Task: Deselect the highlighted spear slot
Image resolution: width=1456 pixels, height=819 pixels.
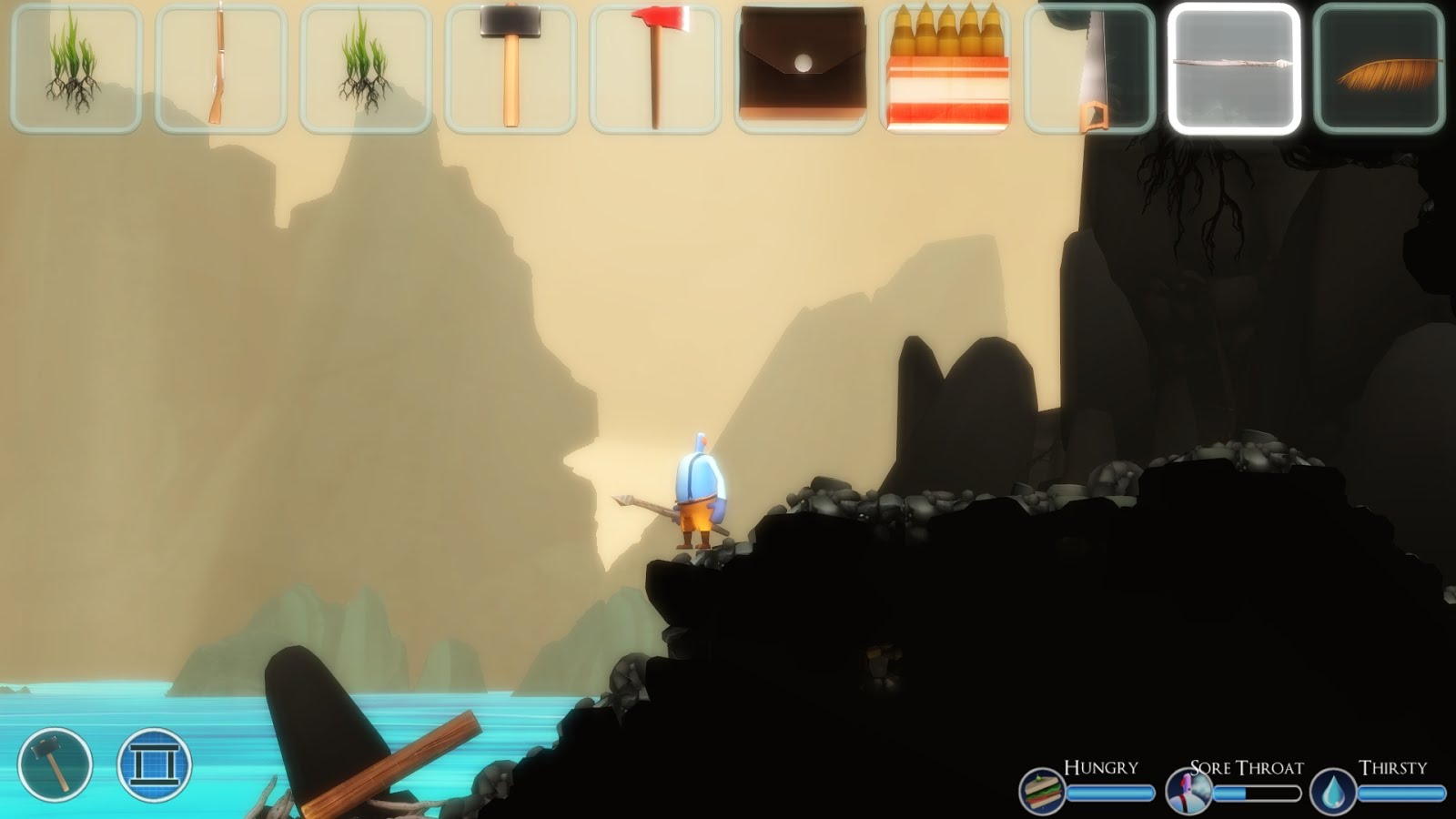Action: click(1236, 66)
